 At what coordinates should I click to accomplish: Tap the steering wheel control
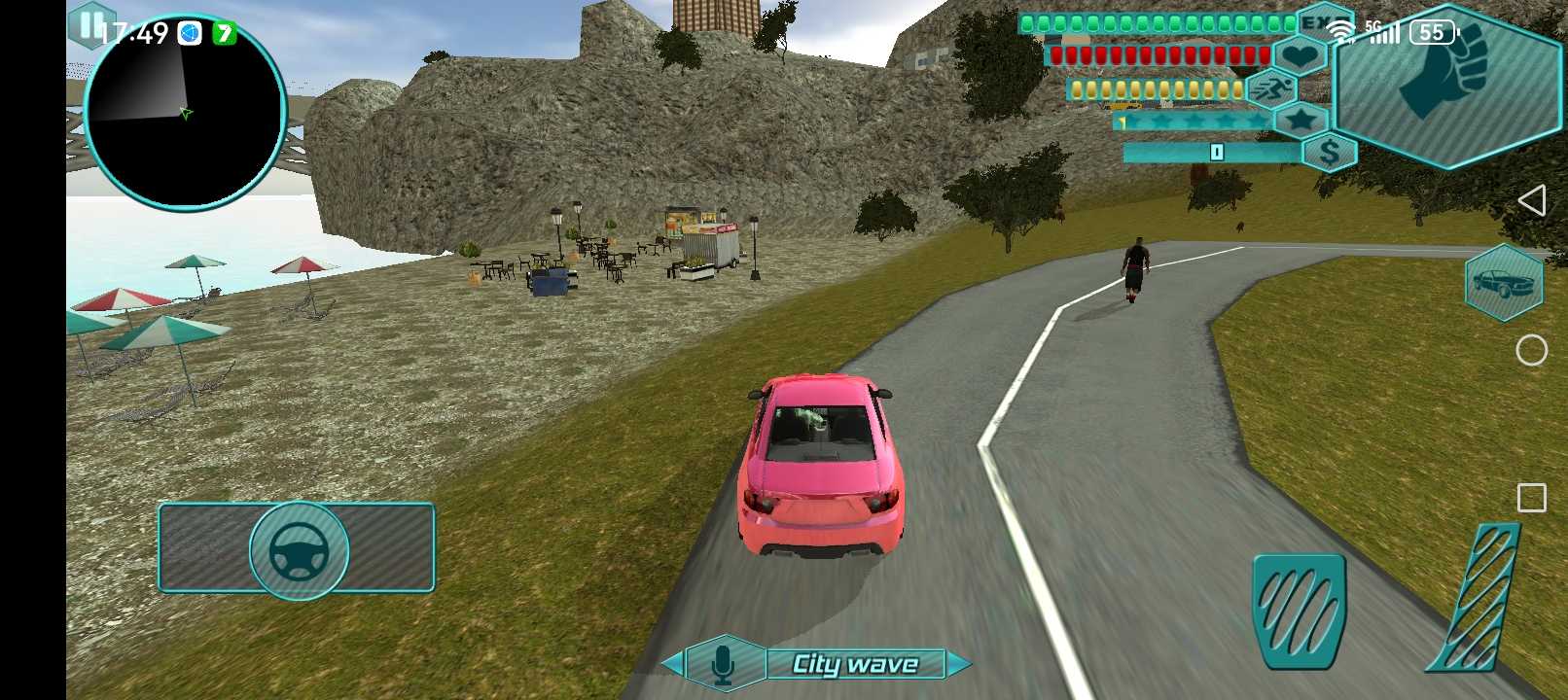pos(299,550)
